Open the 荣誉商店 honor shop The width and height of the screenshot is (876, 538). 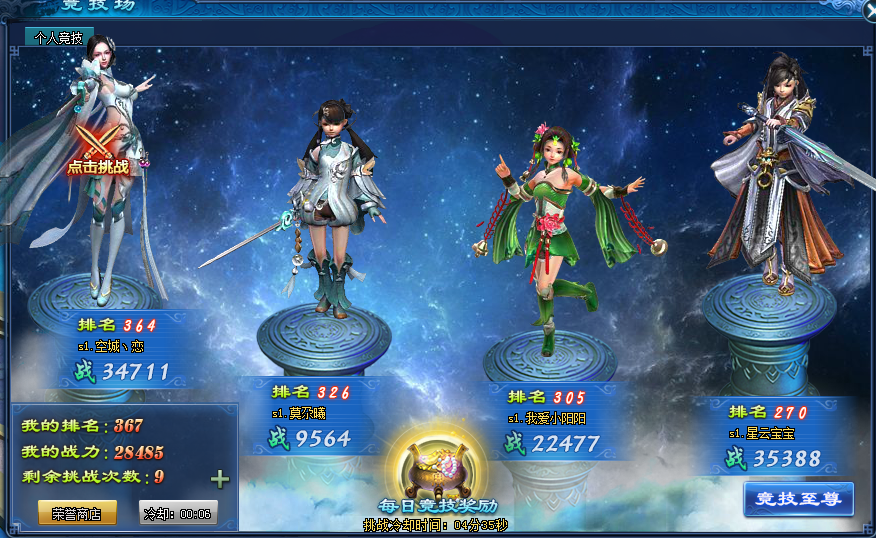coord(77,513)
